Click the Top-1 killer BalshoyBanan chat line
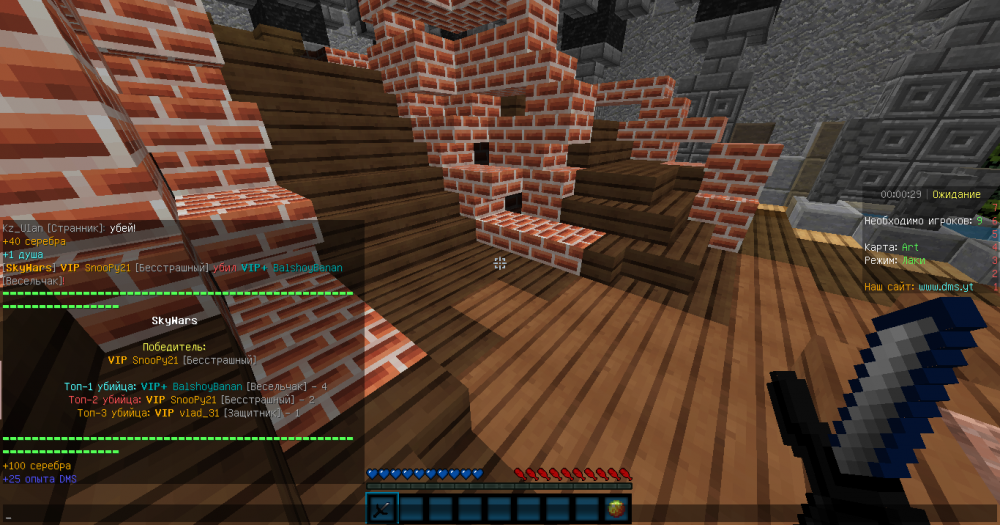The width and height of the screenshot is (1000, 525). [x=195, y=386]
